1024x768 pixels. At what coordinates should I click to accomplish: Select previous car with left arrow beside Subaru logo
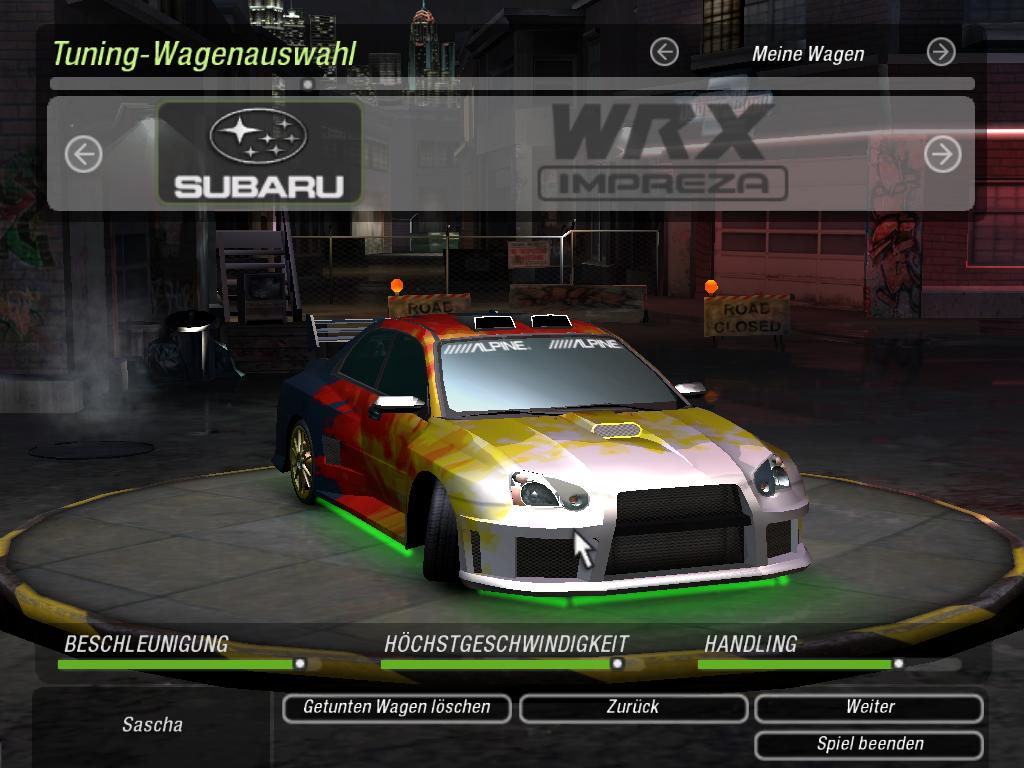click(x=84, y=154)
